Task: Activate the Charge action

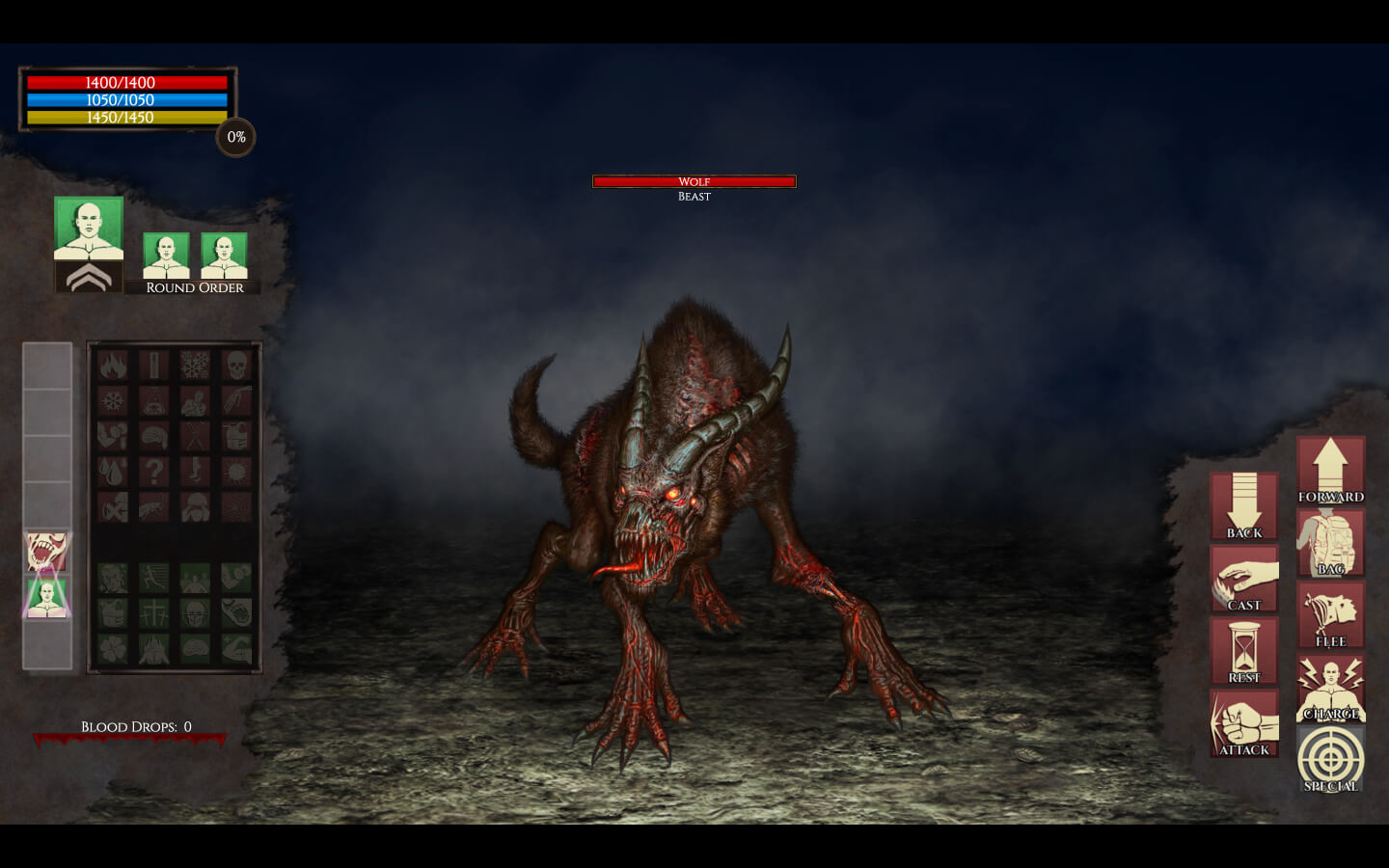Action: click(x=1330, y=688)
